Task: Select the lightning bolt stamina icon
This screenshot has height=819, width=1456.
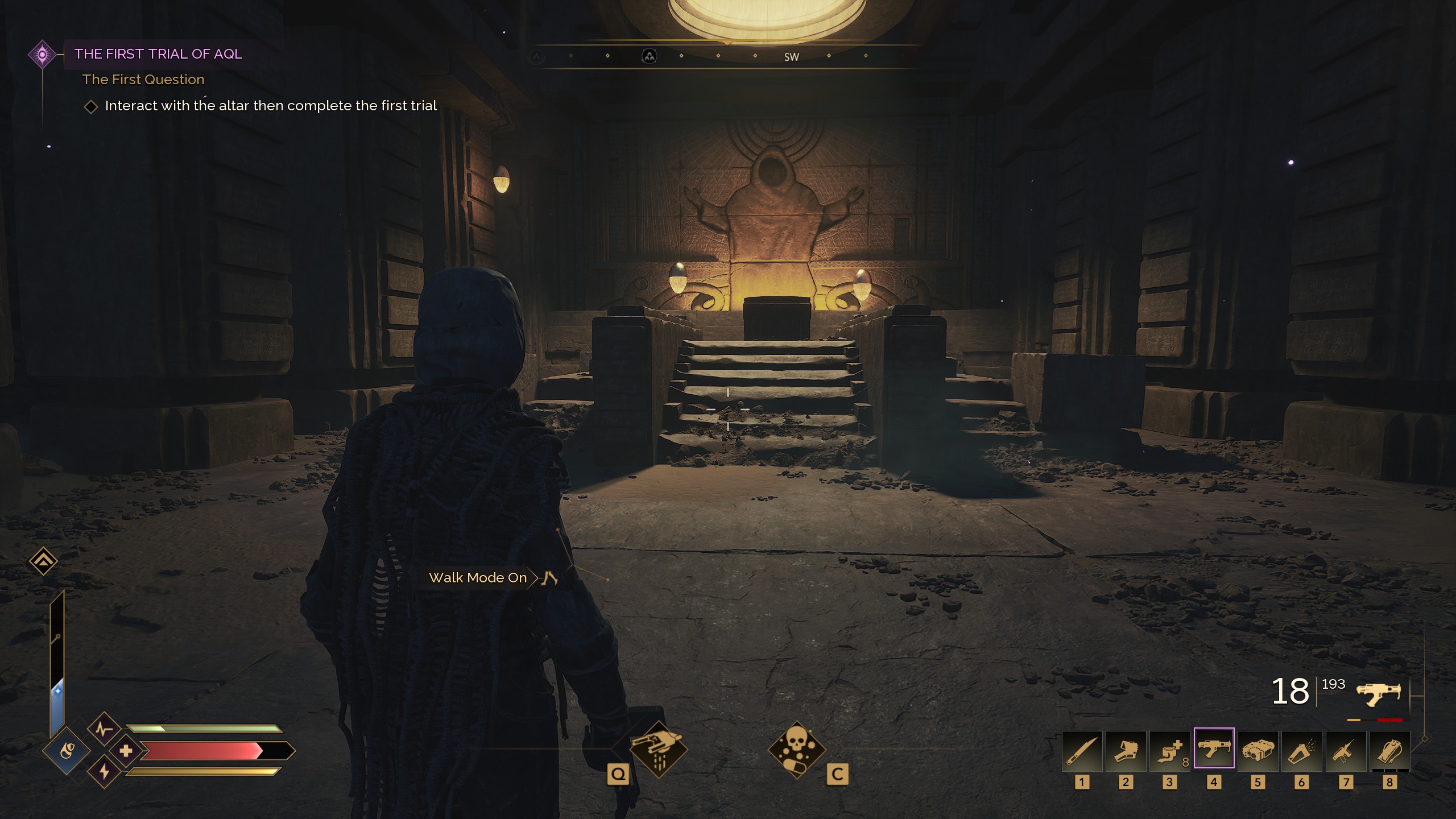Action: point(104,772)
